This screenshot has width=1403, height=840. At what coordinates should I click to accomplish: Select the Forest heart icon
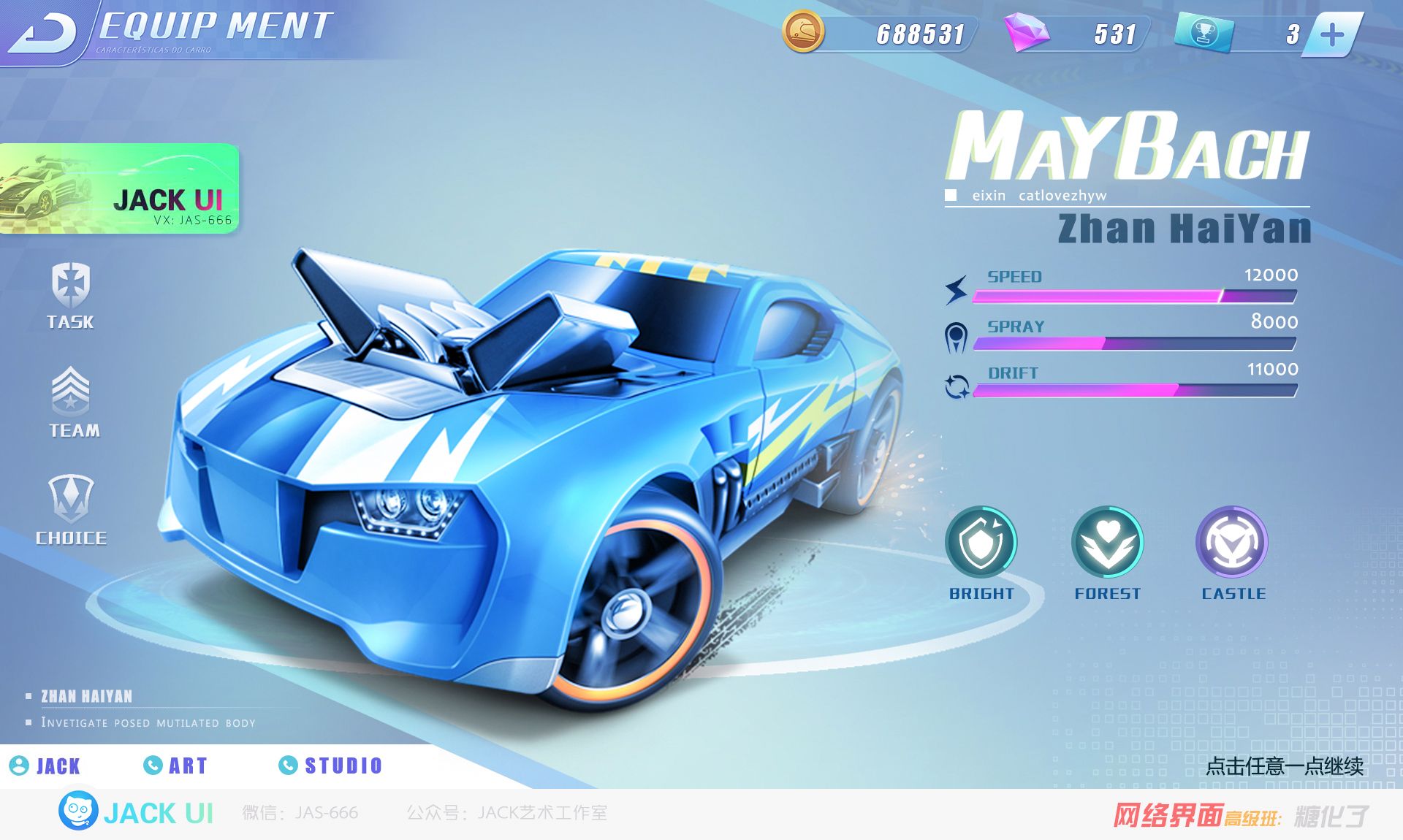1107,543
